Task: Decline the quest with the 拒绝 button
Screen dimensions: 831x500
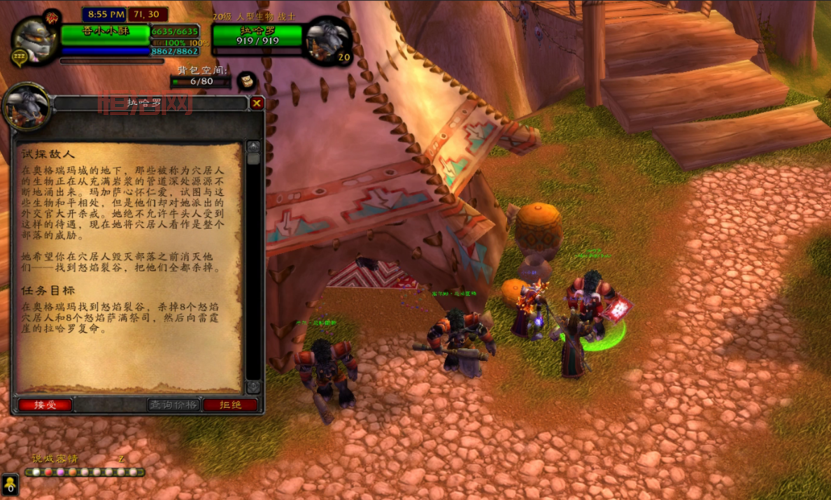Action: [x=230, y=405]
